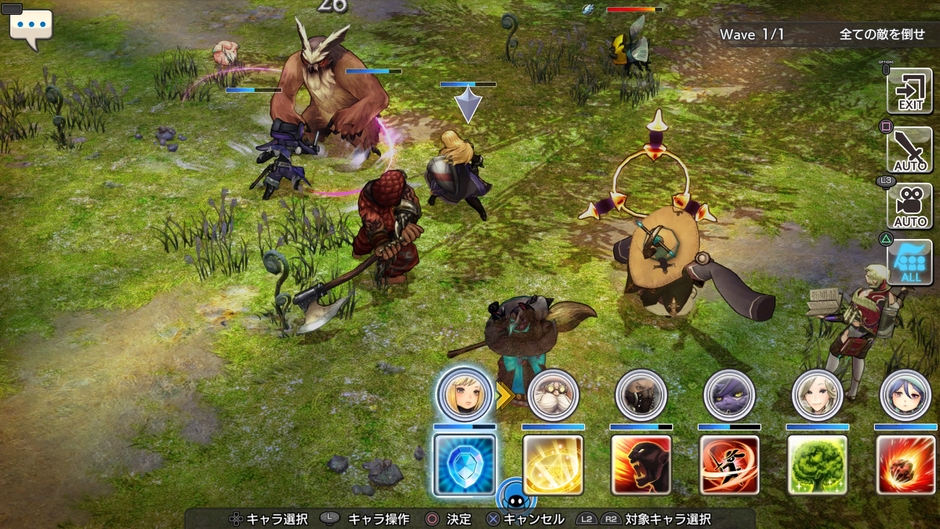The image size is (940, 529).
Task: Open the chat speech bubble
Action: (30, 27)
